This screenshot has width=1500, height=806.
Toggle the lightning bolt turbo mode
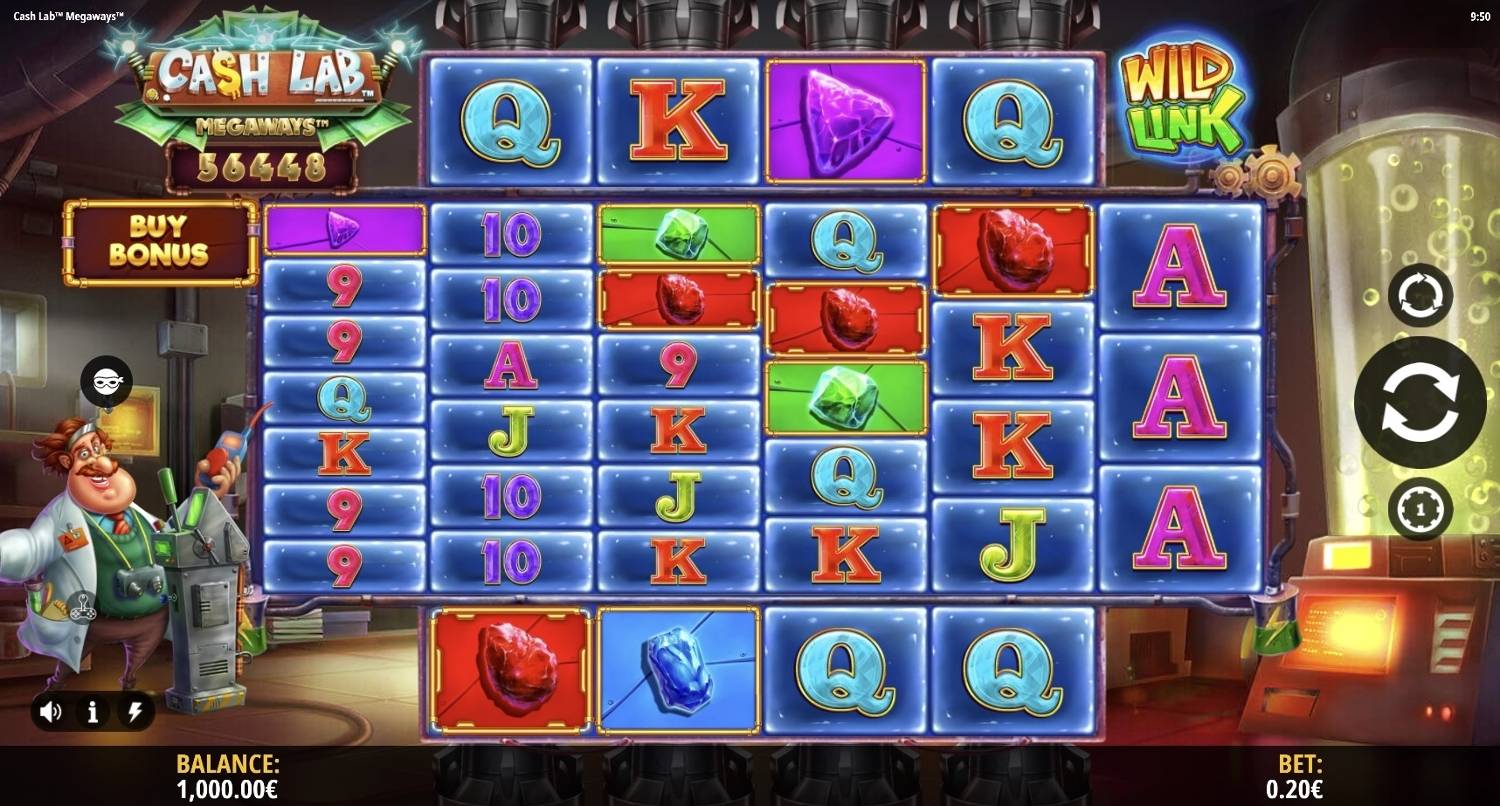coord(133,712)
